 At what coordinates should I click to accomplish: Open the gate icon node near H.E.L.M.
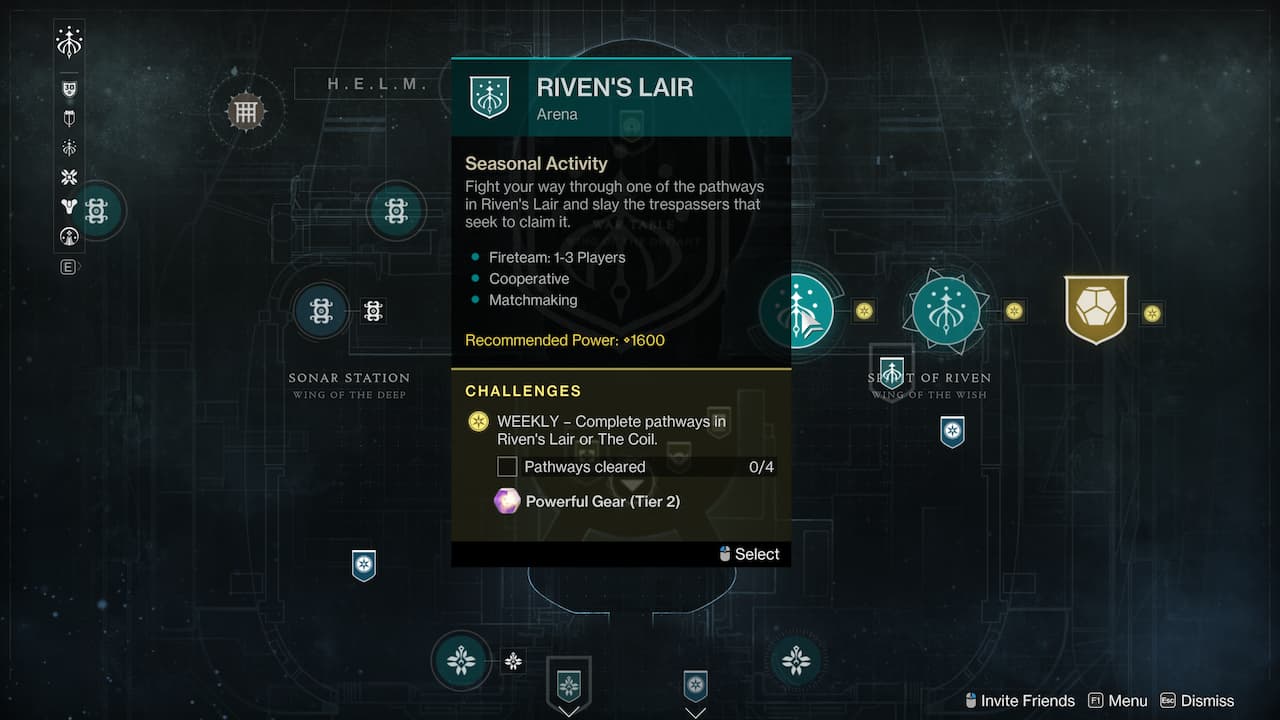point(245,111)
